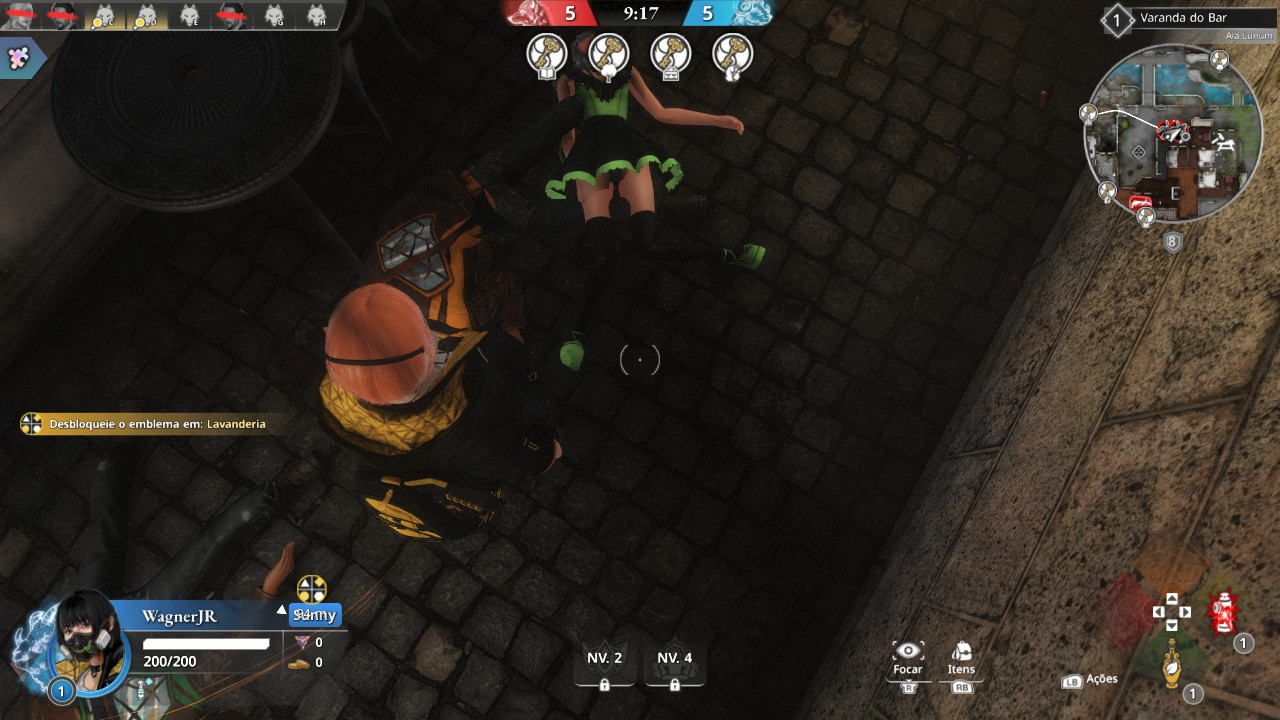
Task: Select the wolf portrait labeled G
Action: pyautogui.click(x=274, y=15)
